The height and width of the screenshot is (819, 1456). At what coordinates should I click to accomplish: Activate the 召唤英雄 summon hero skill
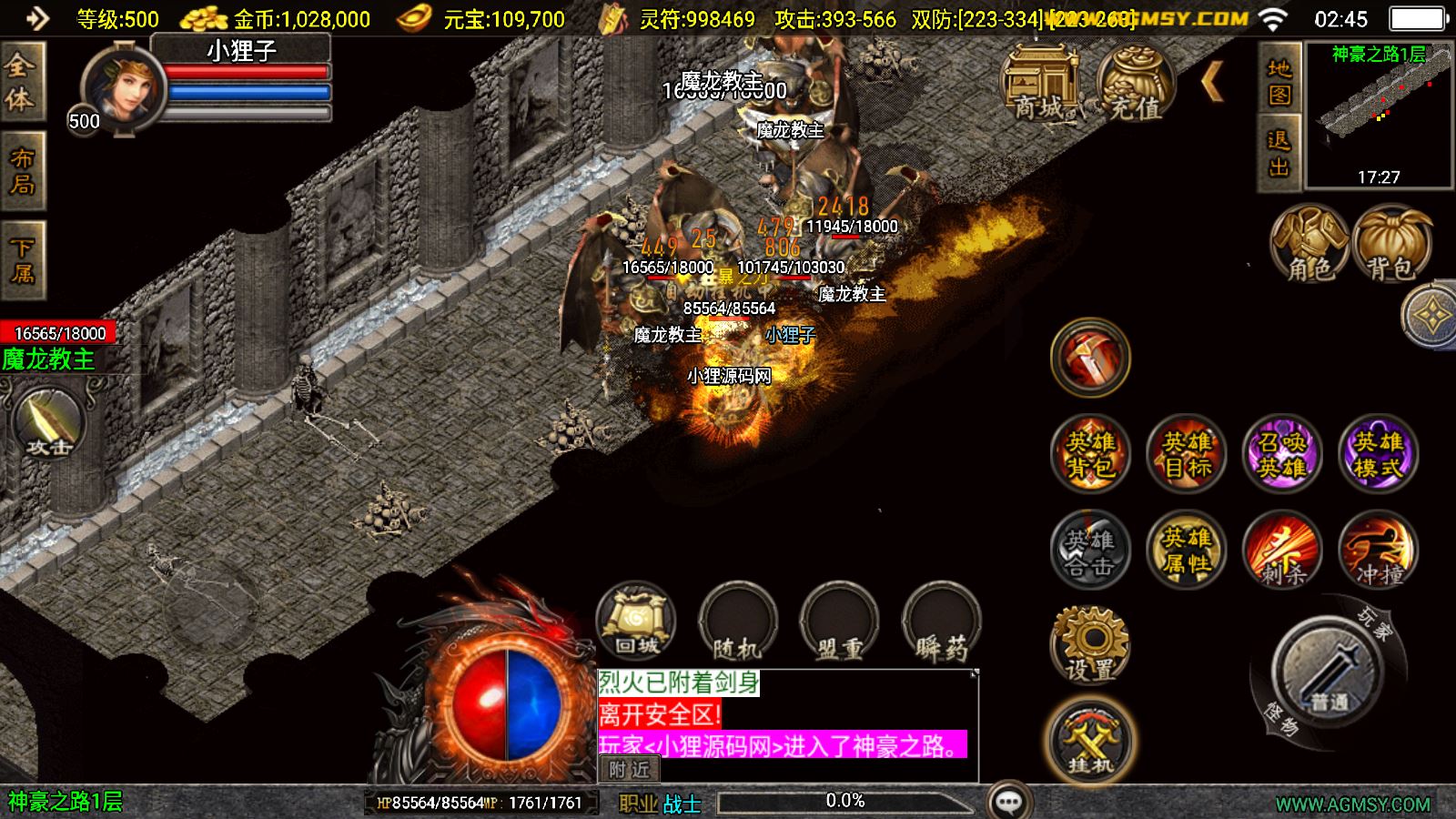tap(1282, 454)
